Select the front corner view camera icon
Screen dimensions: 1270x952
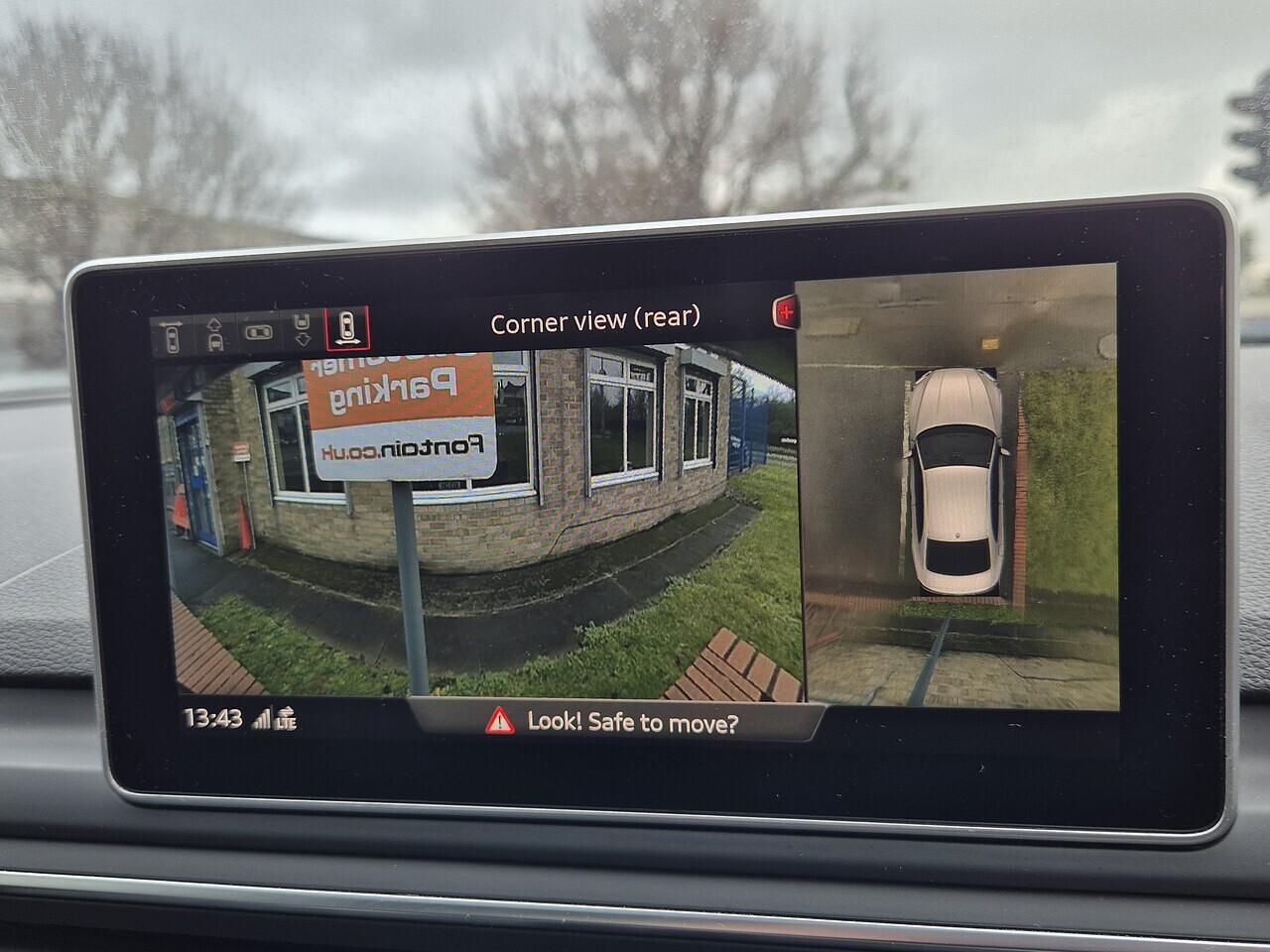coord(171,337)
